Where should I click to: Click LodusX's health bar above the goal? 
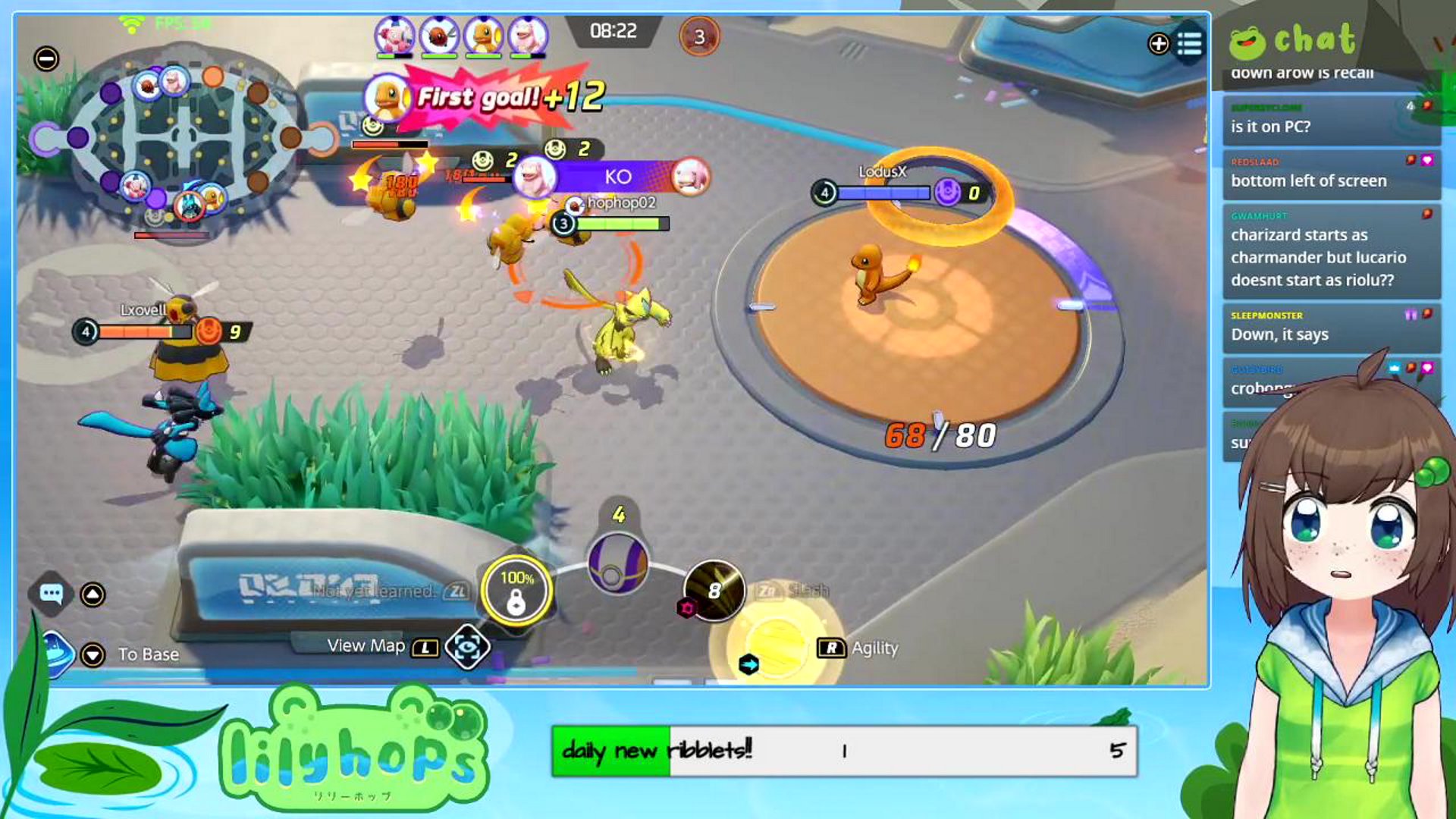884,192
